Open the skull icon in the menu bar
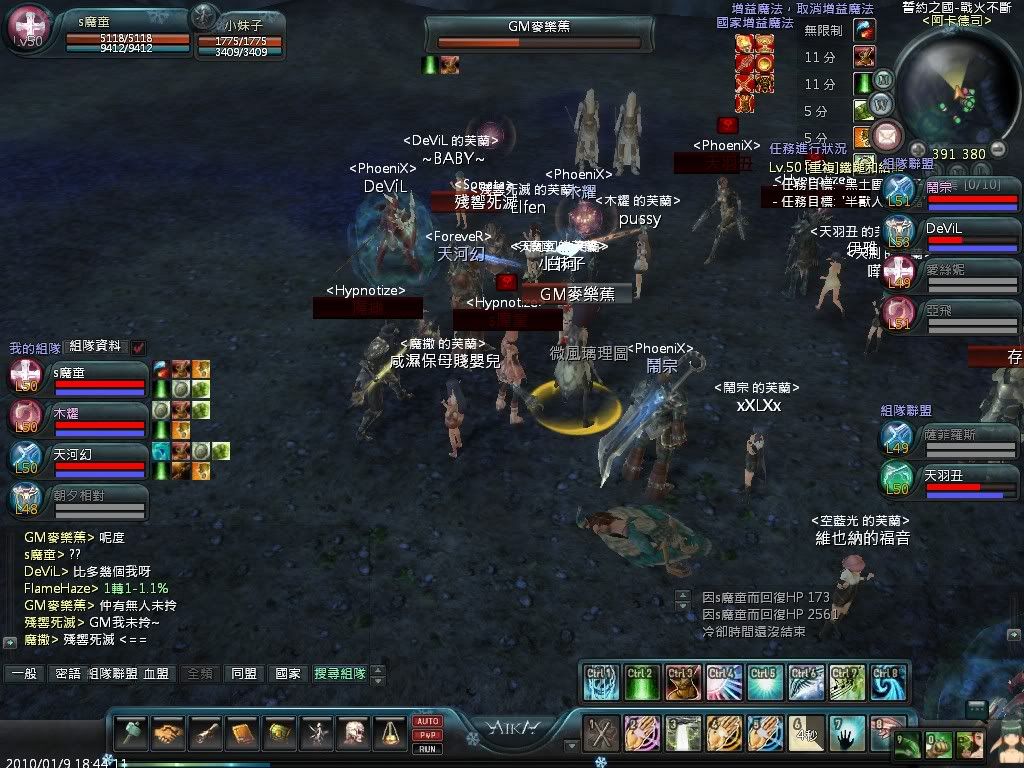This screenshot has width=1024, height=768. tap(354, 735)
